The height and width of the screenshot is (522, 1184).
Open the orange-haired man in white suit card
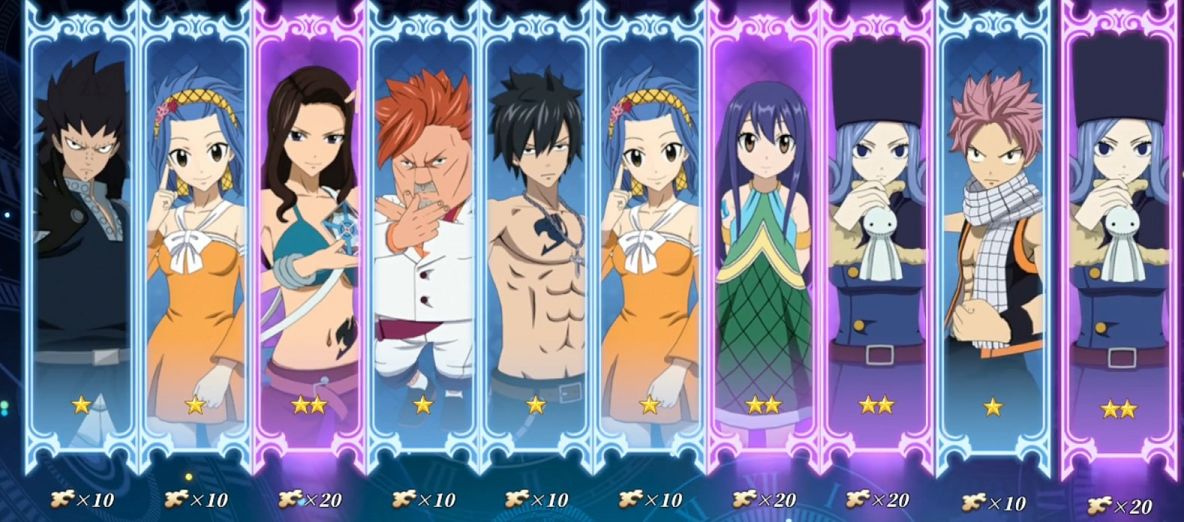click(x=423, y=240)
